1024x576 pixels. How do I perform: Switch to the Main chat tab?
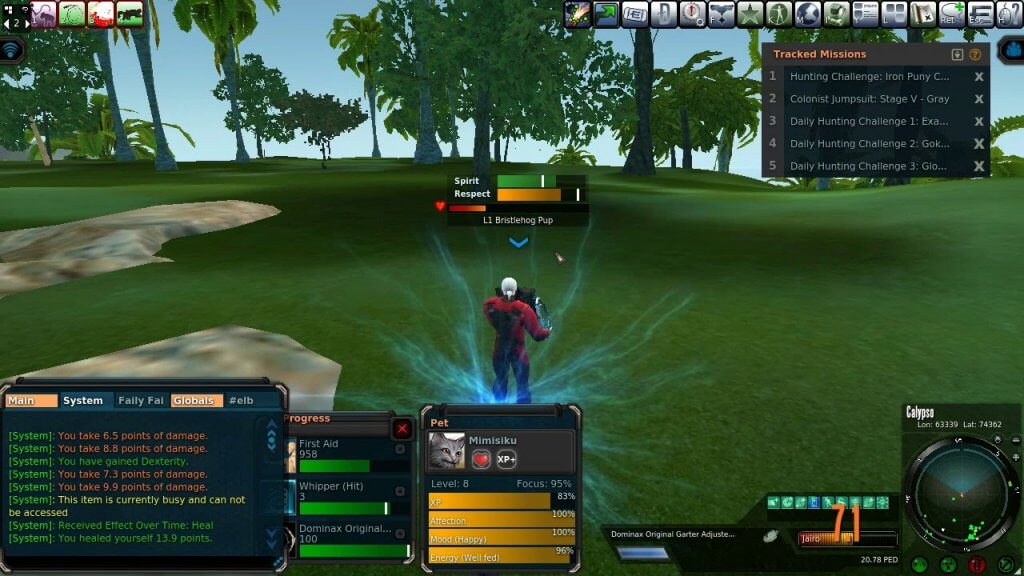[21, 400]
